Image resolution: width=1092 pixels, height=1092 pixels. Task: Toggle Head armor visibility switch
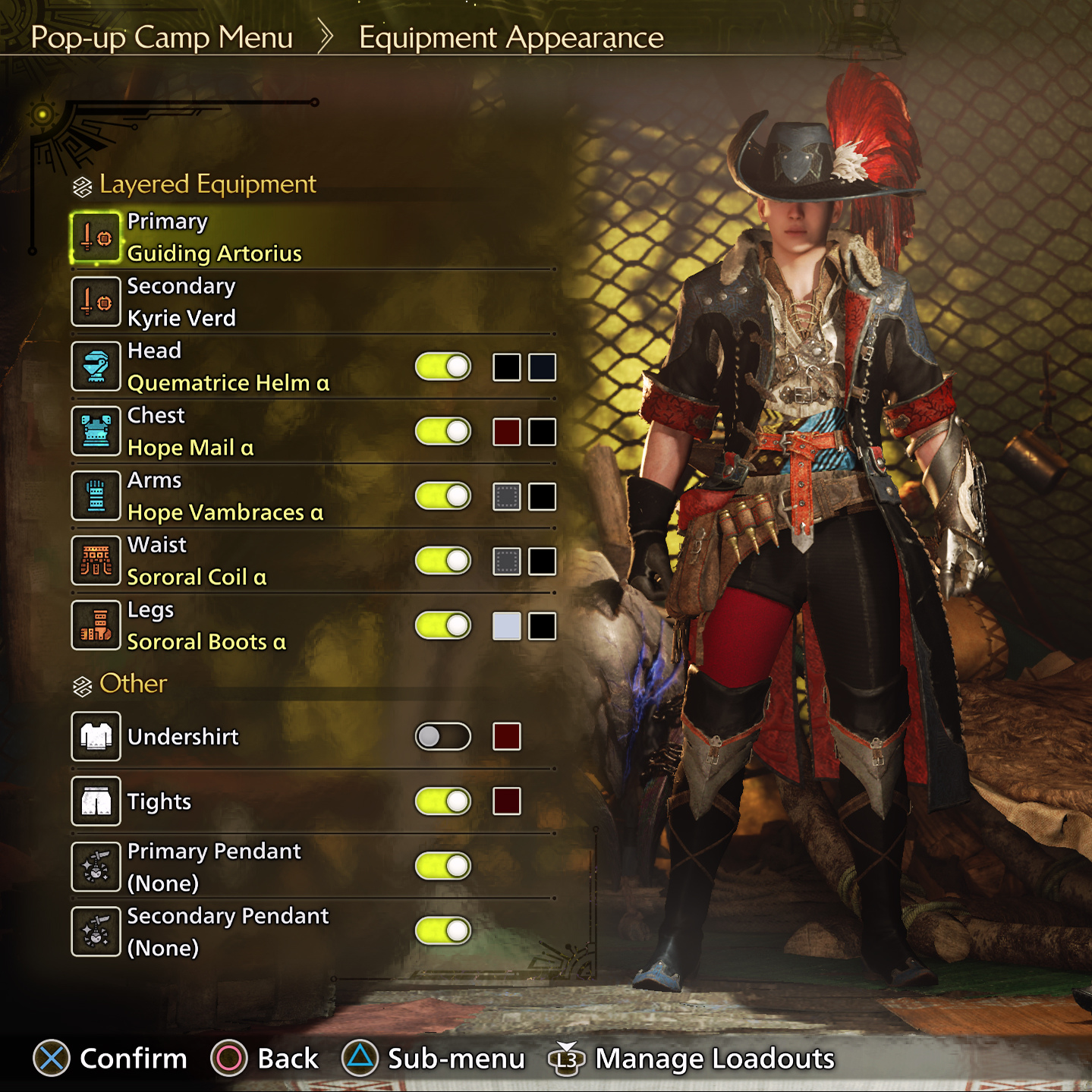coord(443,367)
